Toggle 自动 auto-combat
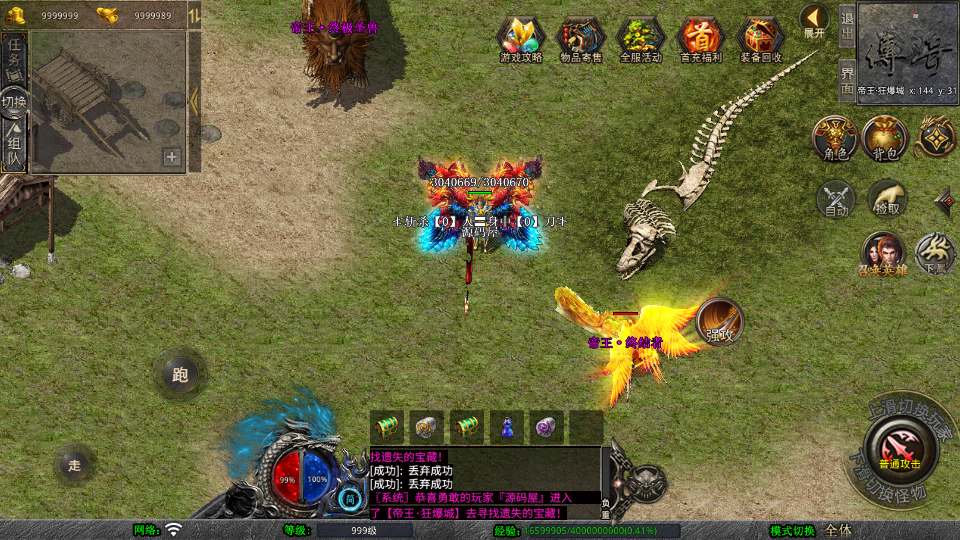Screen dimensions: 960x540 [x=836, y=199]
